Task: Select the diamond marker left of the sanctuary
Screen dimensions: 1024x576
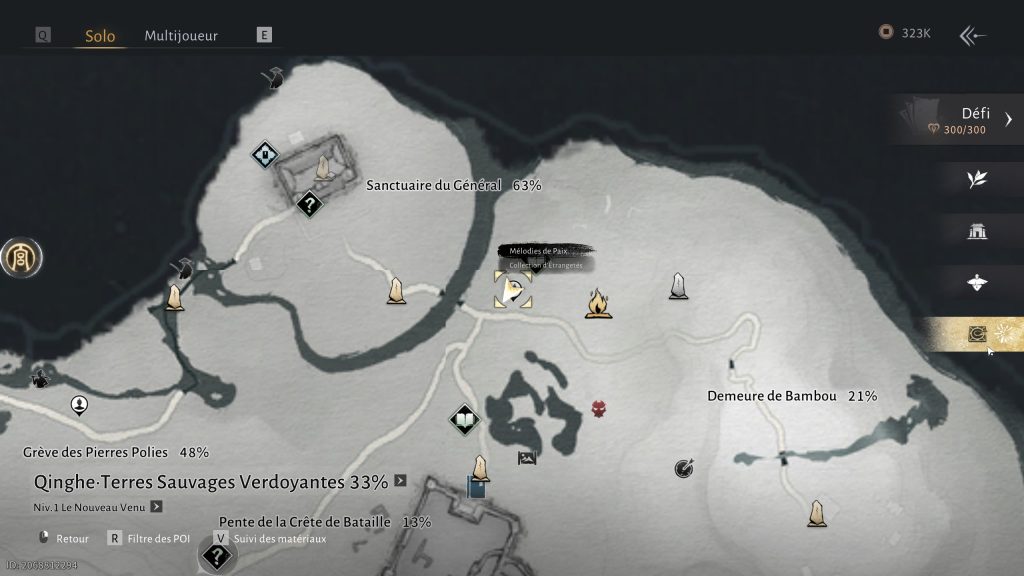Action: click(263, 155)
